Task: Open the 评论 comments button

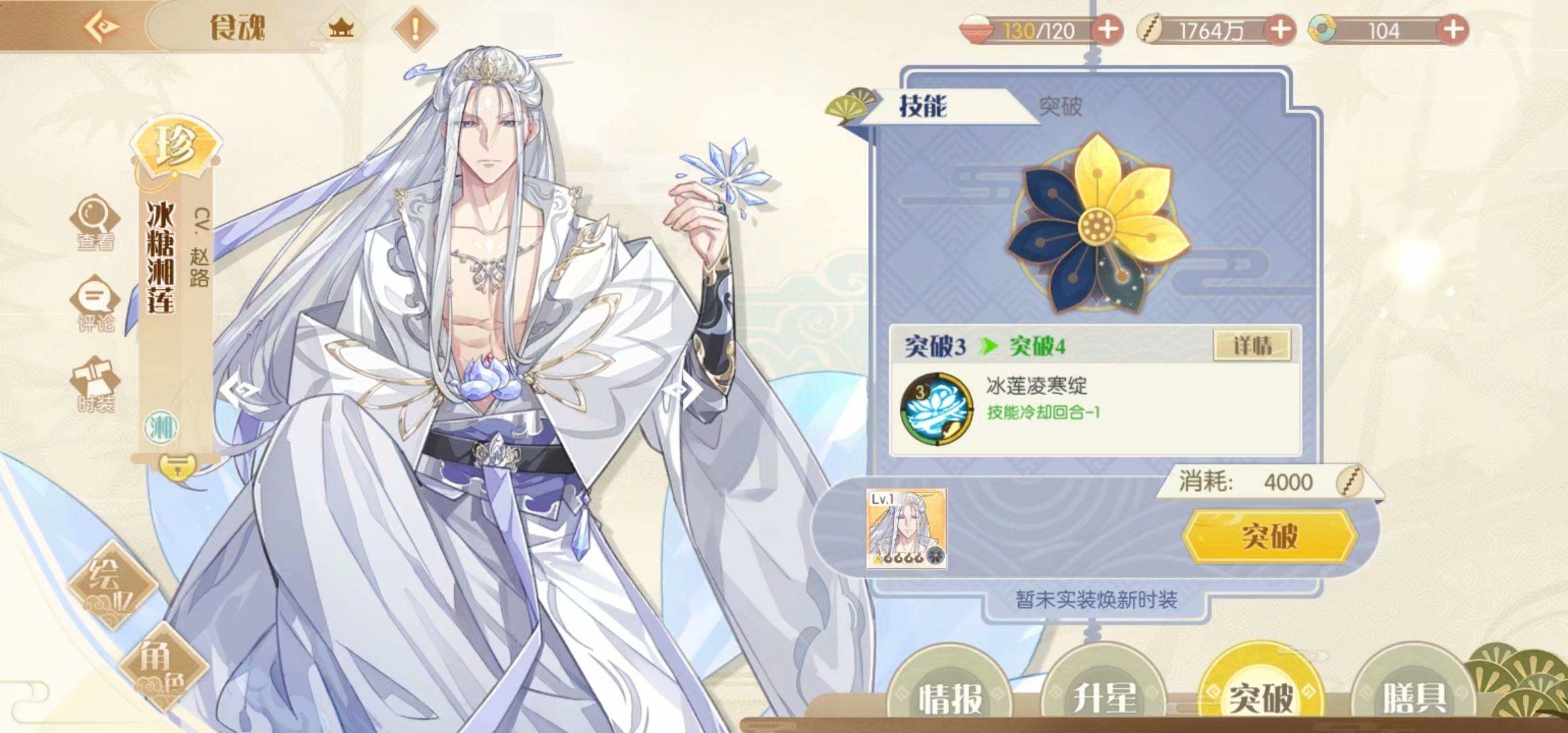Action: (x=95, y=303)
